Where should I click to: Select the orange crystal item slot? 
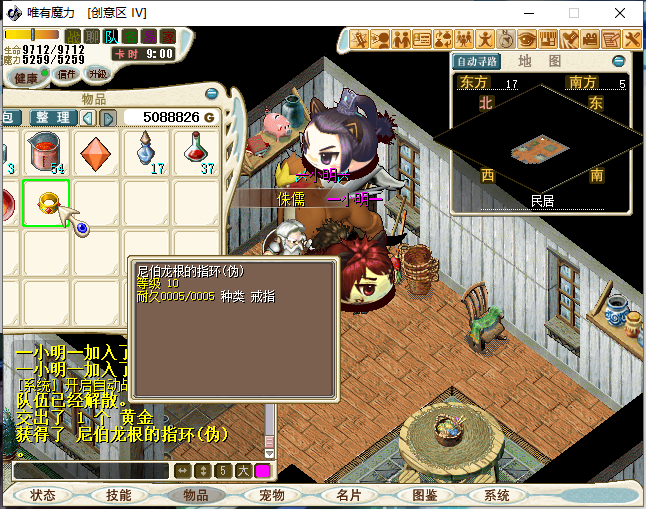tap(97, 151)
